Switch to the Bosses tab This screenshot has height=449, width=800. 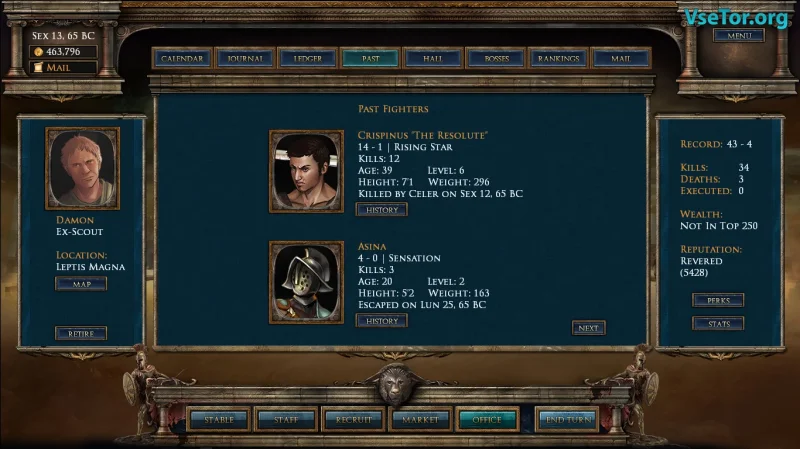coord(496,59)
